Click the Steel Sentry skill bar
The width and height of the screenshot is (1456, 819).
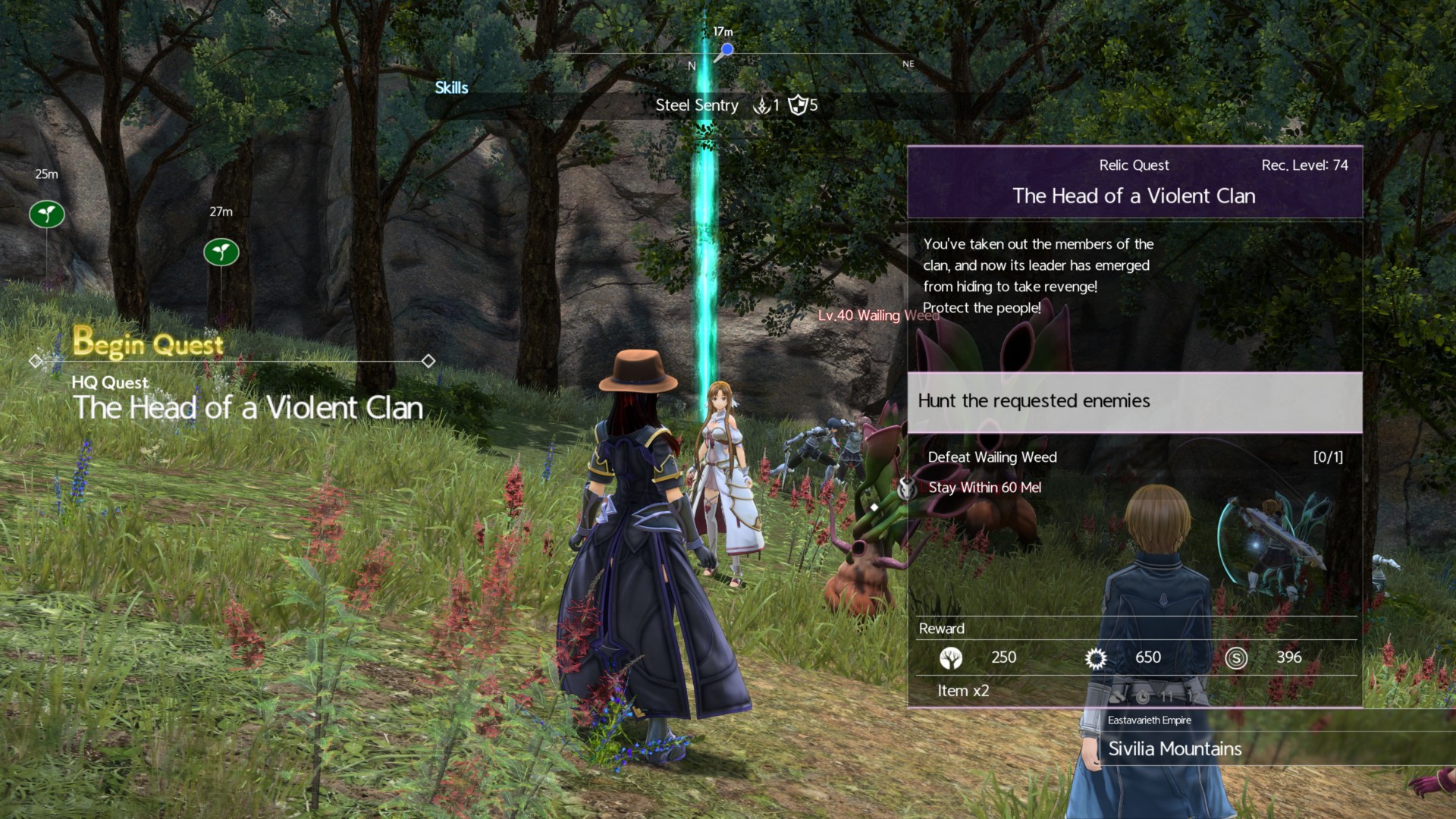696,105
